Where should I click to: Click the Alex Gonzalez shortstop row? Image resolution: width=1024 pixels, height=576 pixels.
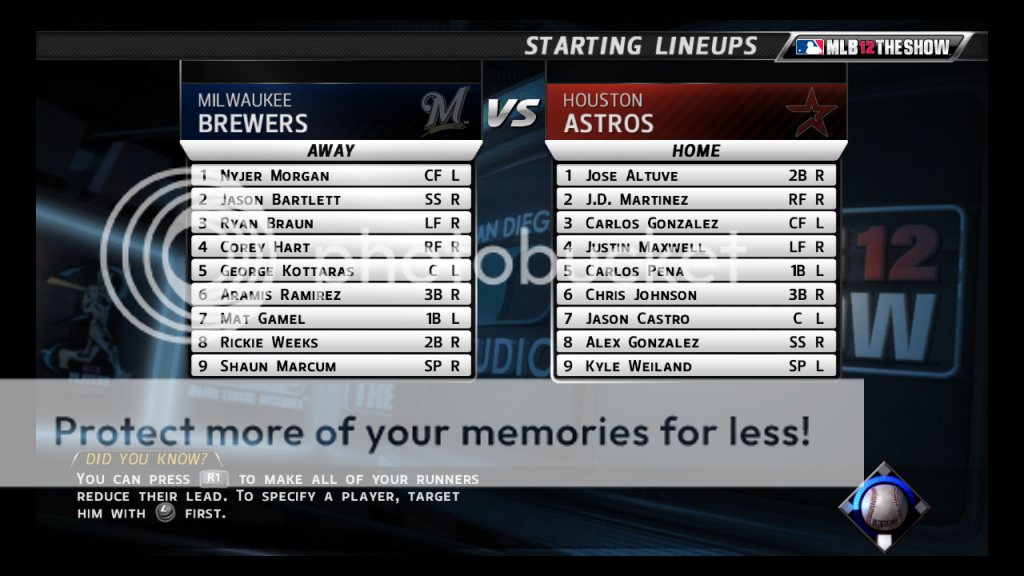point(696,342)
